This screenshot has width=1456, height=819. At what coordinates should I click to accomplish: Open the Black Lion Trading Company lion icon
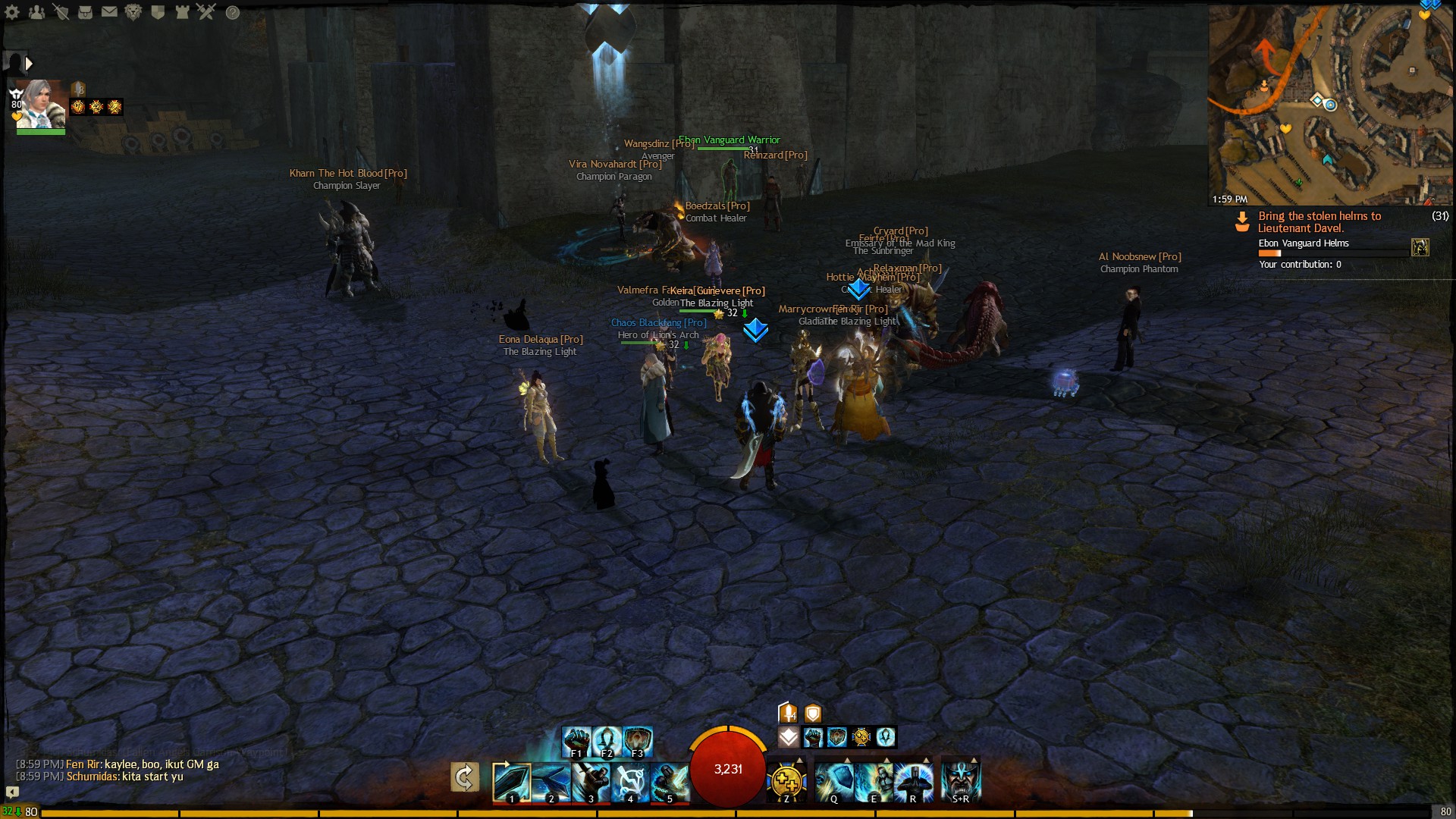(x=133, y=12)
